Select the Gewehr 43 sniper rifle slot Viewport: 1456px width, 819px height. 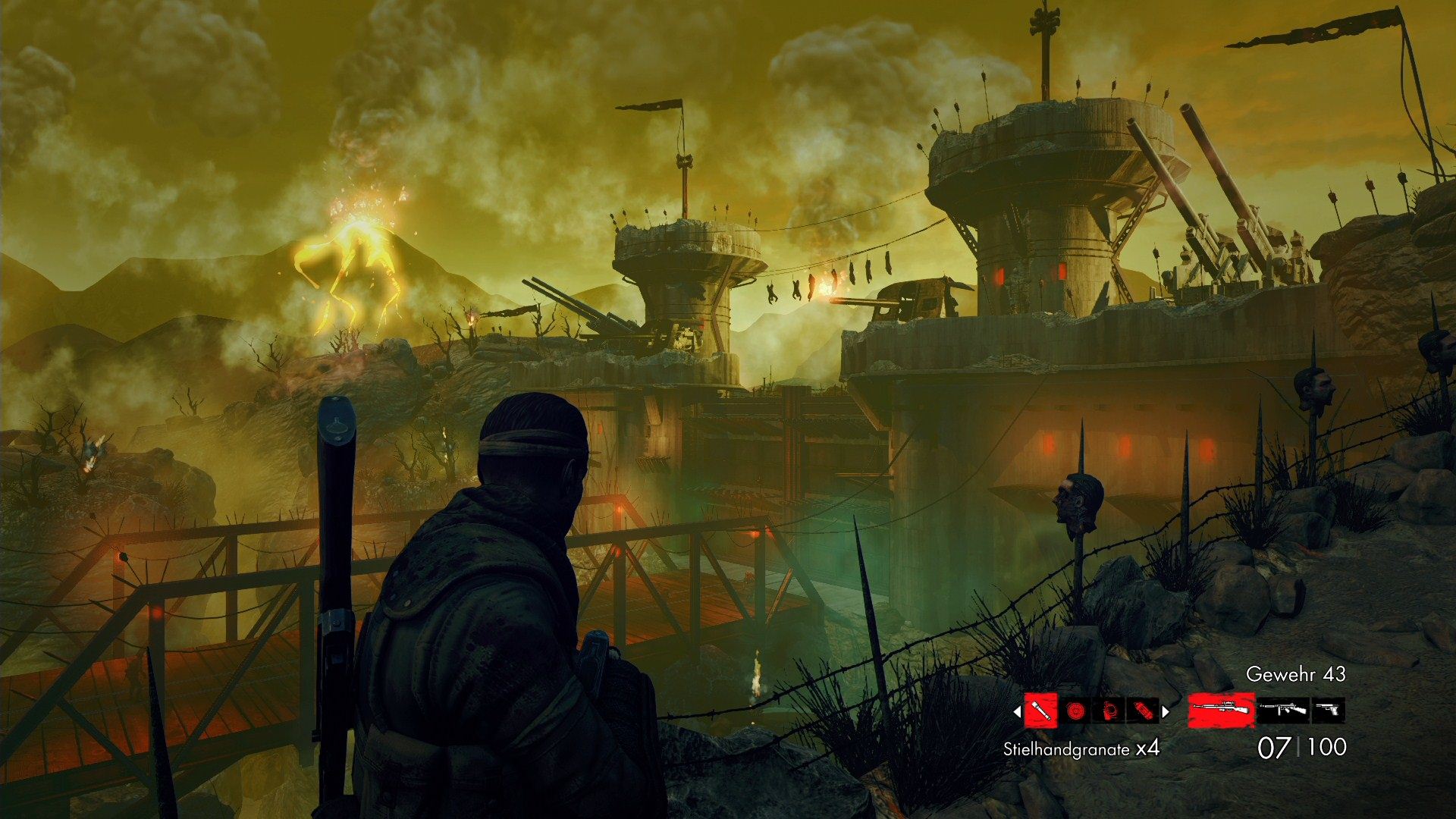click(1221, 710)
